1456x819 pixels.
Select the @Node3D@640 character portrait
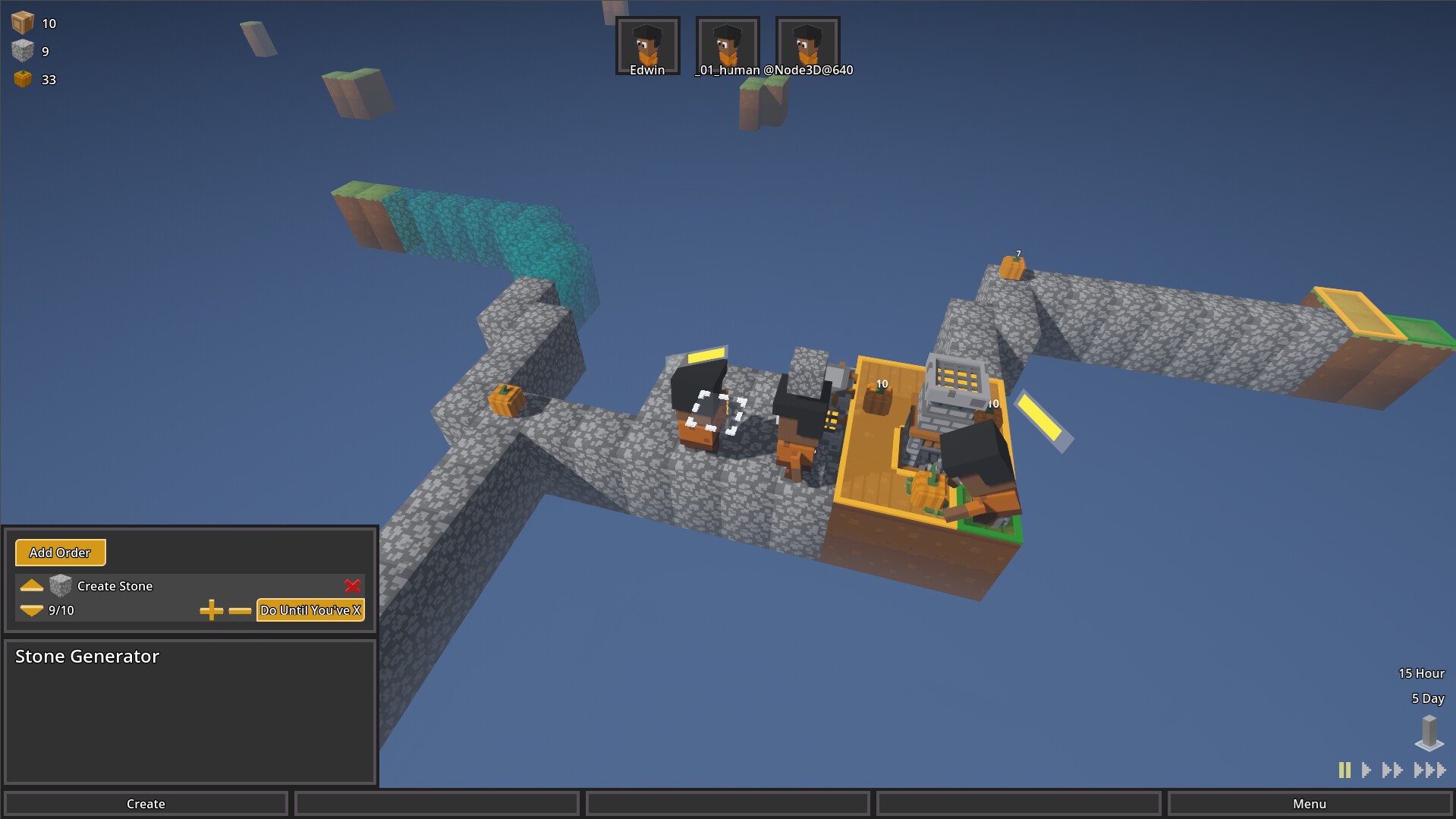(x=807, y=45)
